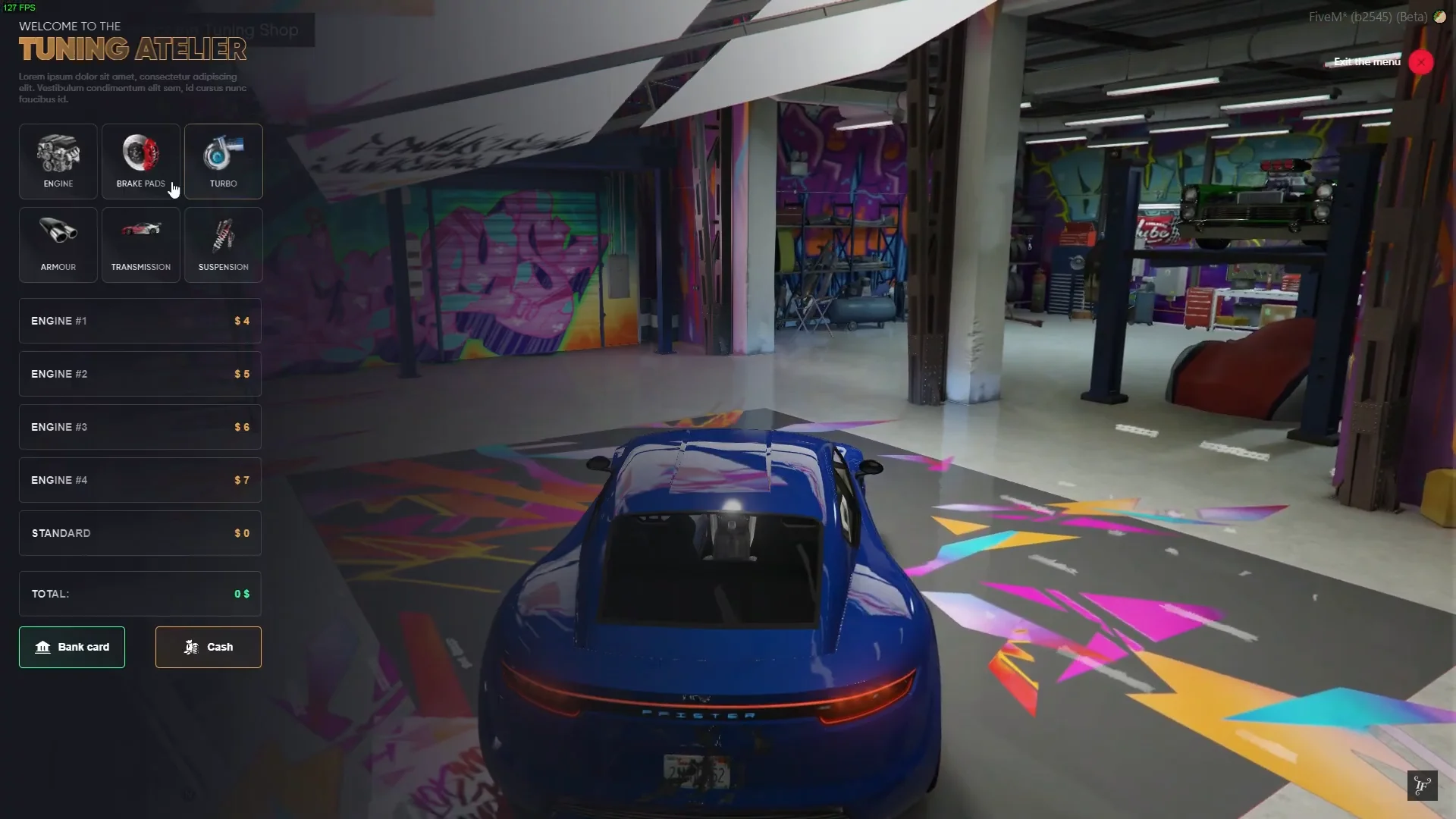Pick the Engine #4 upgrade
The width and height of the screenshot is (1456, 819).
[x=140, y=480]
